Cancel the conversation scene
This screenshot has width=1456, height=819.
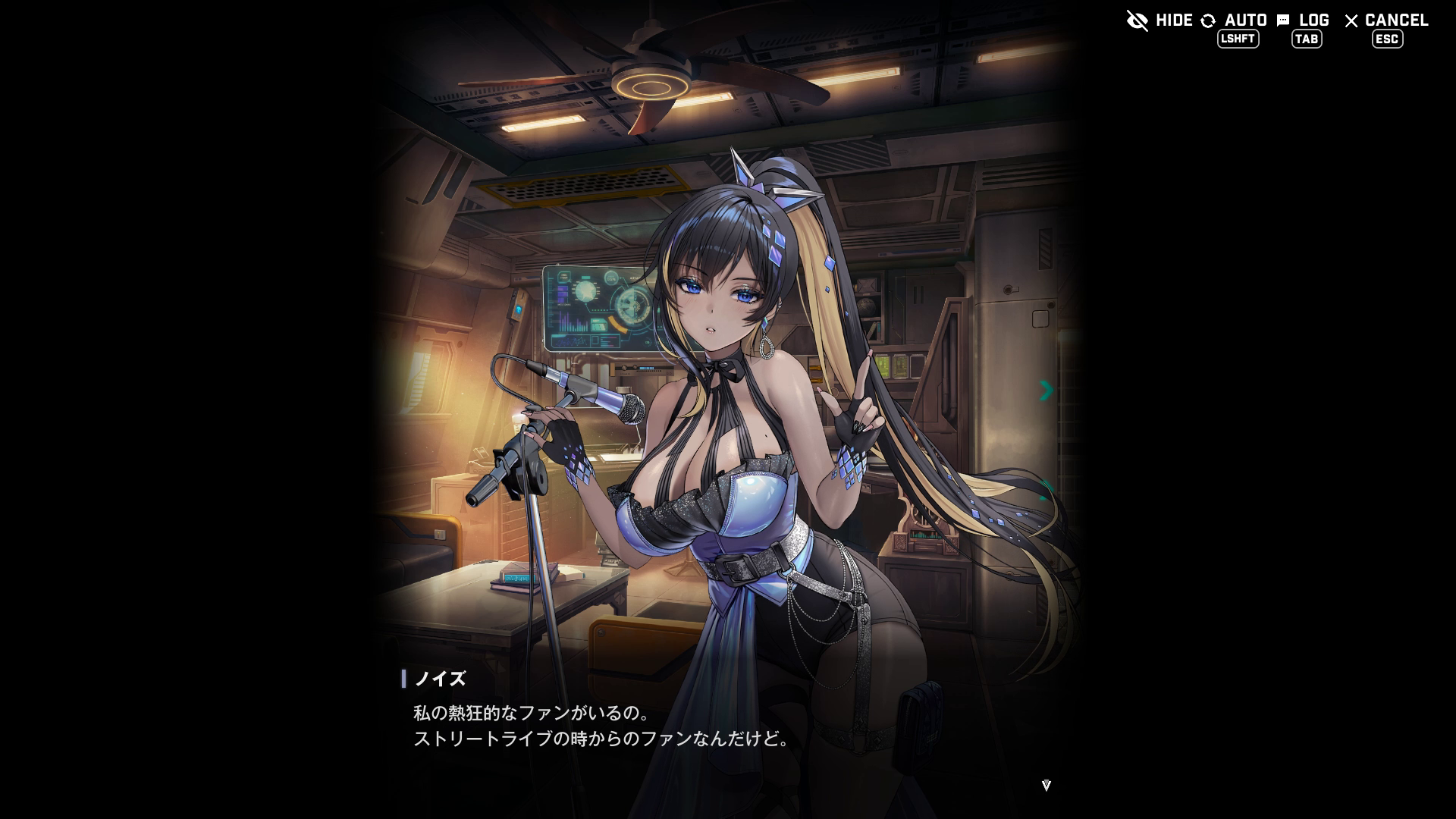(1386, 20)
